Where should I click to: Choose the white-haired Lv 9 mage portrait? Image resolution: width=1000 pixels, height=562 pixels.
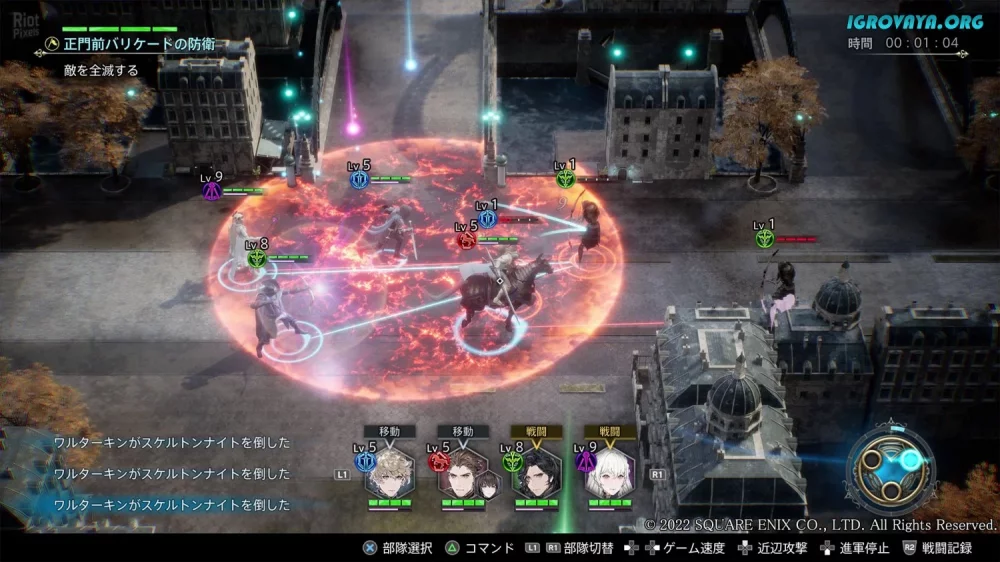coord(608,472)
